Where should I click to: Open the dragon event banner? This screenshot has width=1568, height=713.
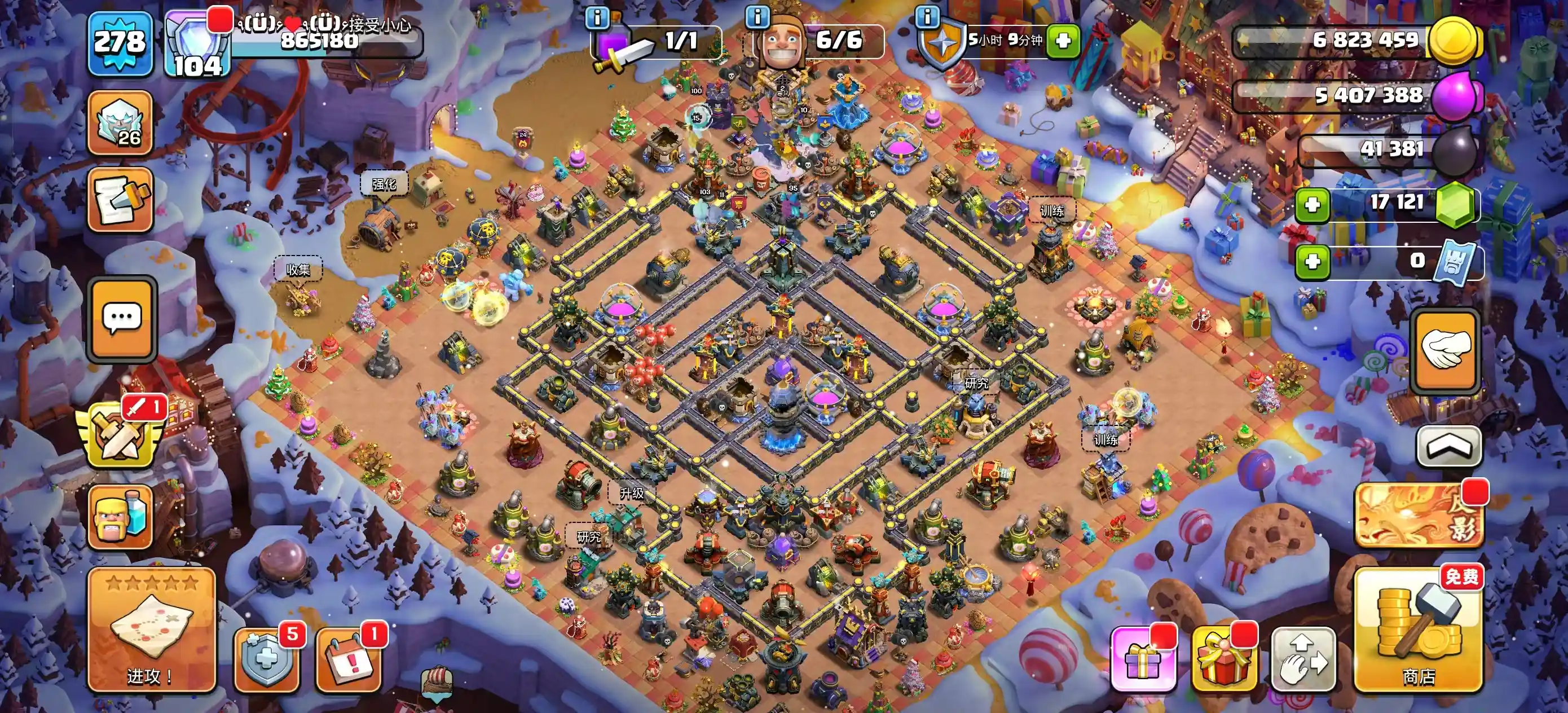(1419, 514)
